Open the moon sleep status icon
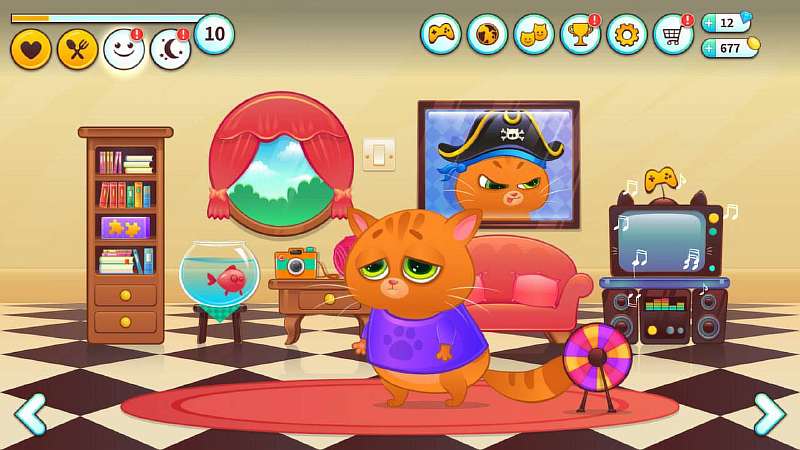Image resolution: width=800 pixels, height=450 pixels. coord(170,49)
